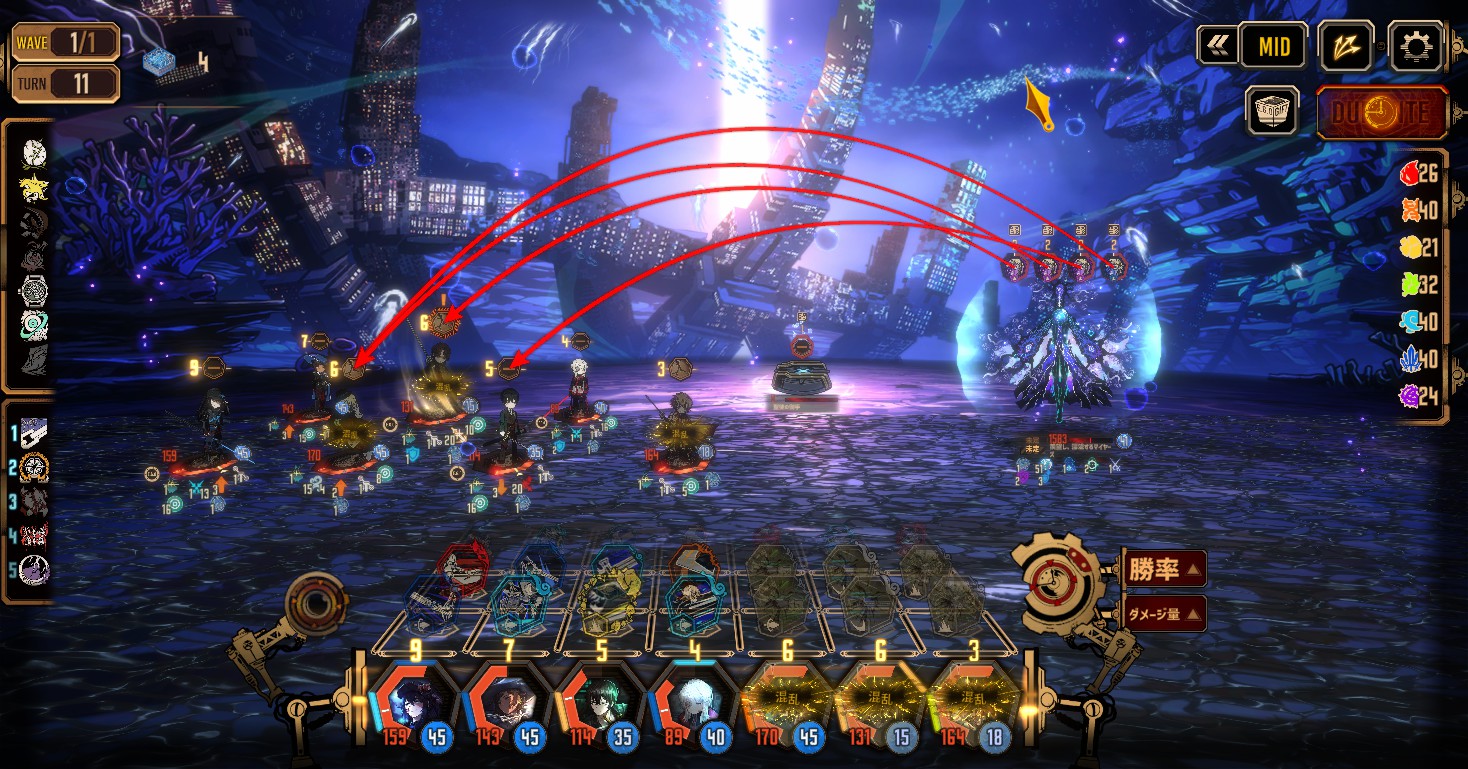Screen dimensions: 1468x769
Task: Click the teal spiral gift icon
Action: pyautogui.click(x=34, y=326)
